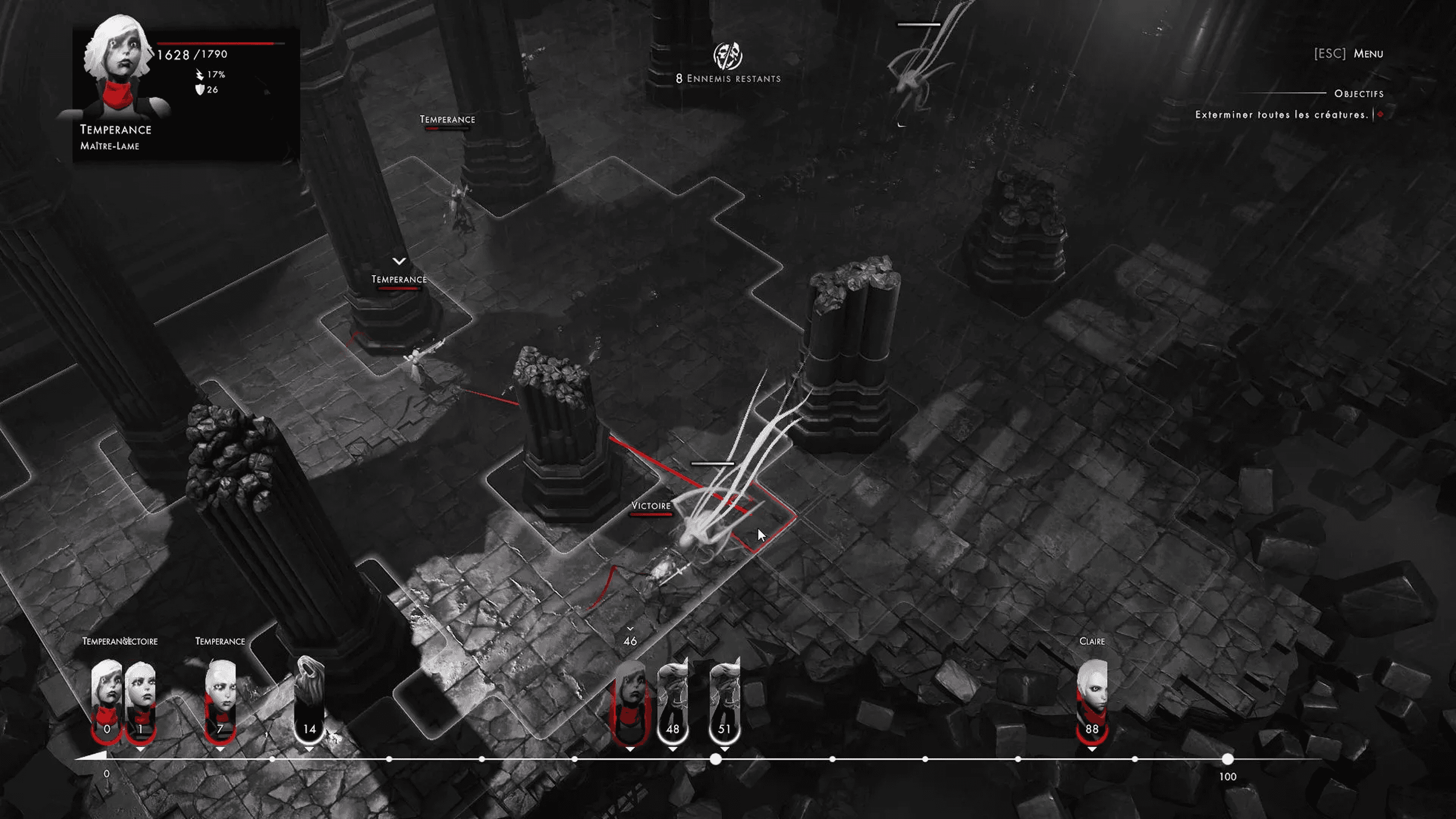Pick the enemy timeline portrait at initiative 51
Screen dimensions: 1456x819
point(724,701)
